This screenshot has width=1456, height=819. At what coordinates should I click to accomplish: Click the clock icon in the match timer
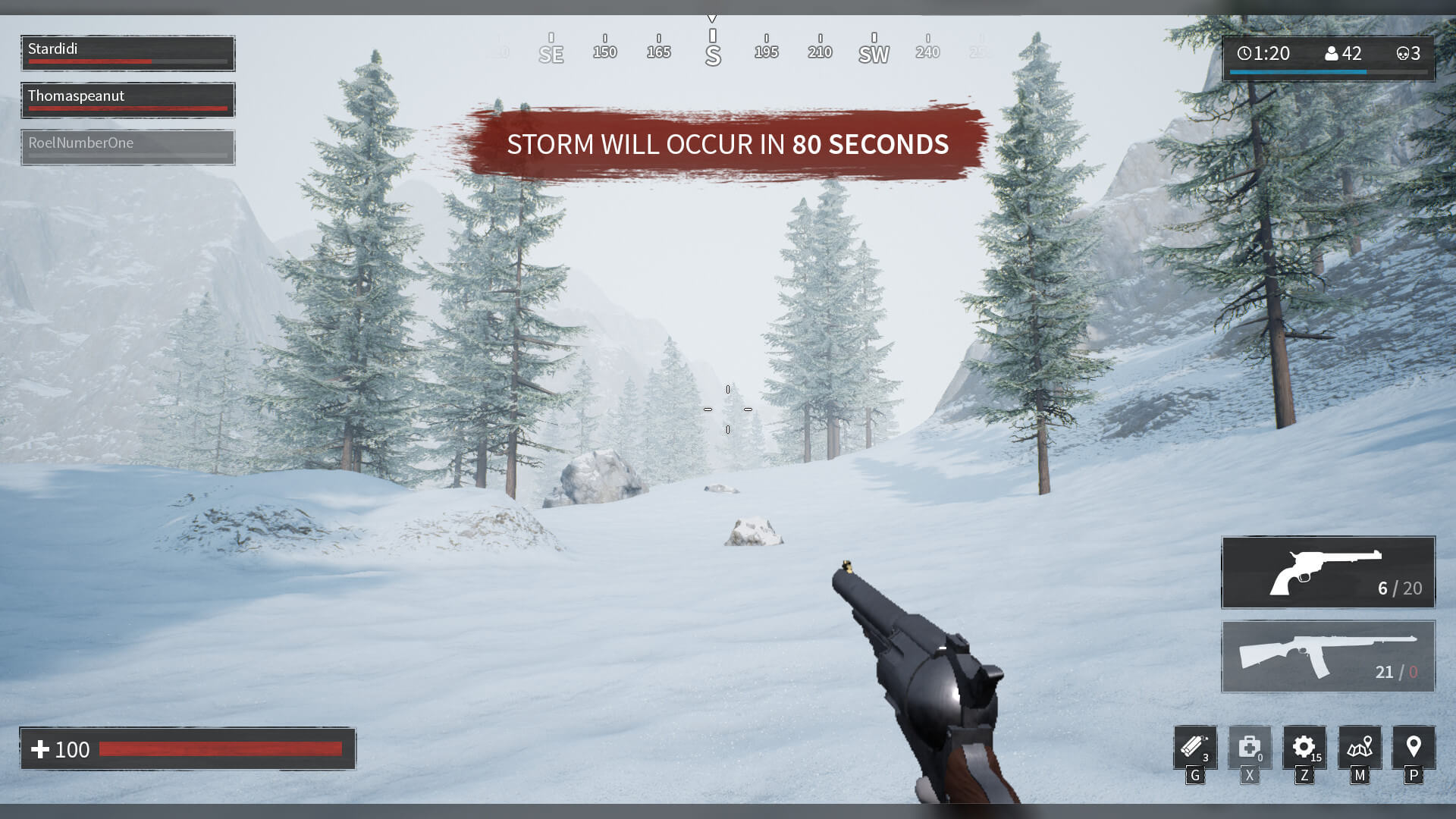tap(1244, 53)
